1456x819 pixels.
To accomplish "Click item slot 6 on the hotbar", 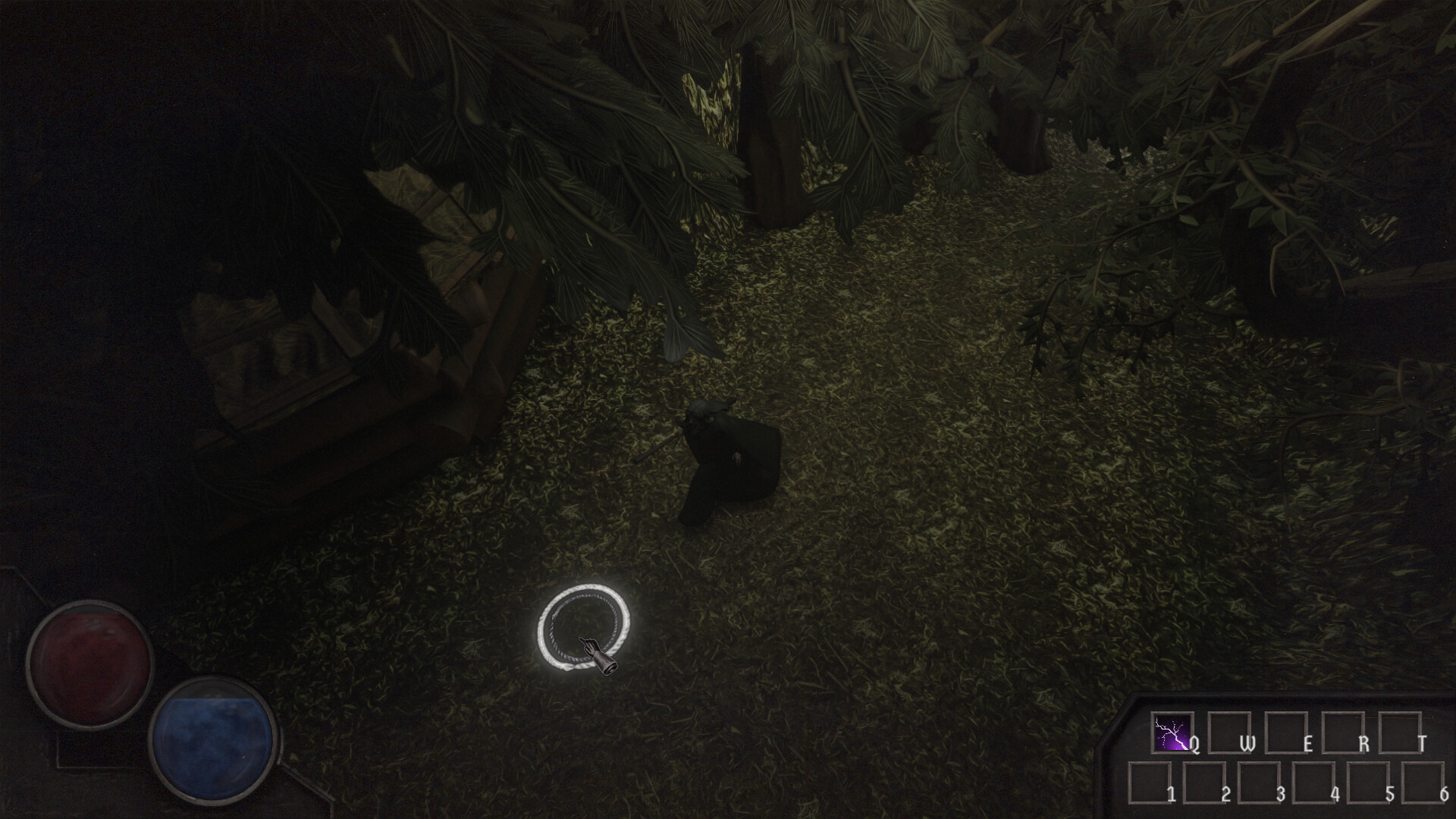I will 1423,783.
